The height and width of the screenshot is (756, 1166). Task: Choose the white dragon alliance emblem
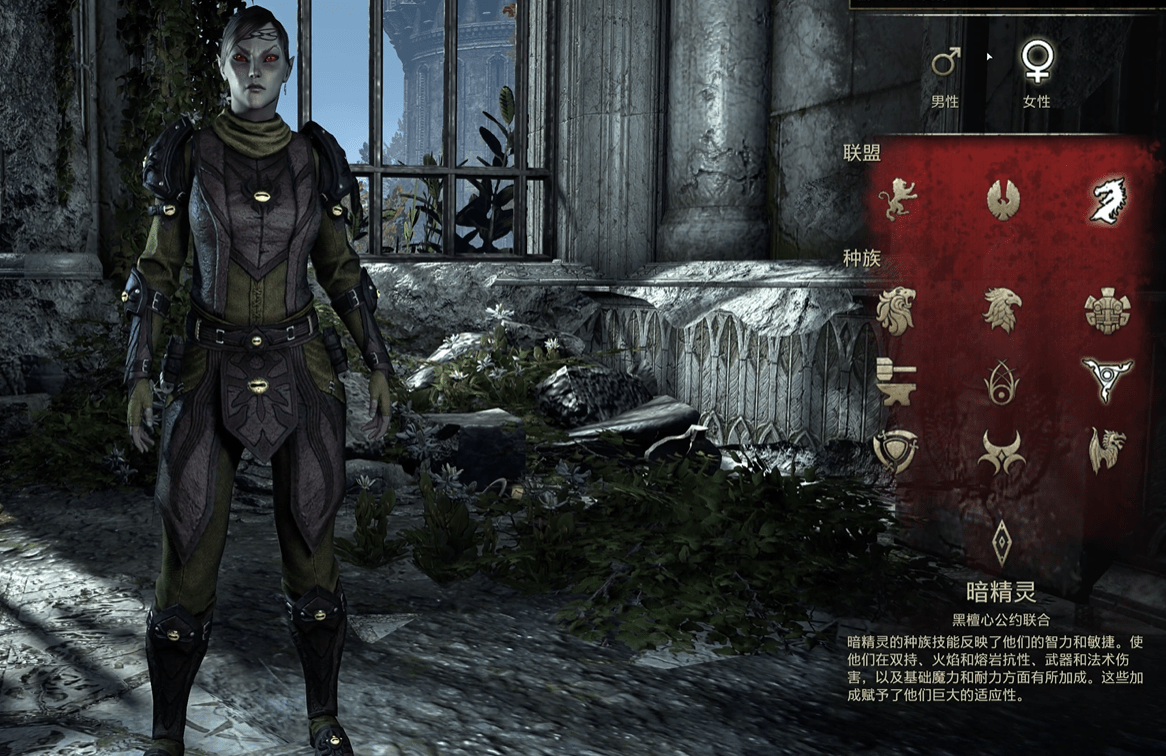pyautogui.click(x=1108, y=200)
